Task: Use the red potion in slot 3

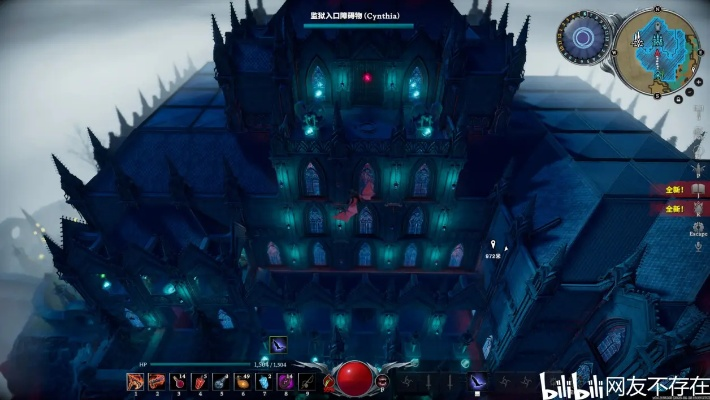Action: point(178,381)
